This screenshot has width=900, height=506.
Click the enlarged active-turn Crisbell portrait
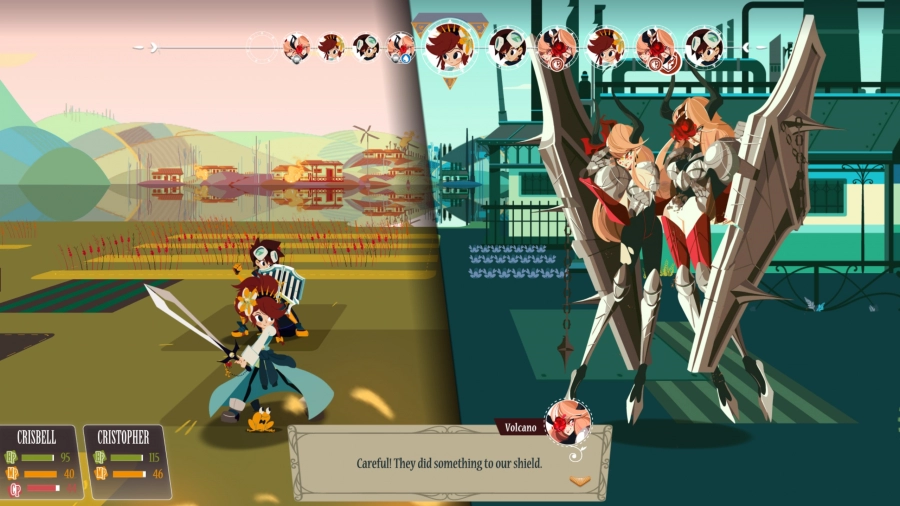pos(449,46)
